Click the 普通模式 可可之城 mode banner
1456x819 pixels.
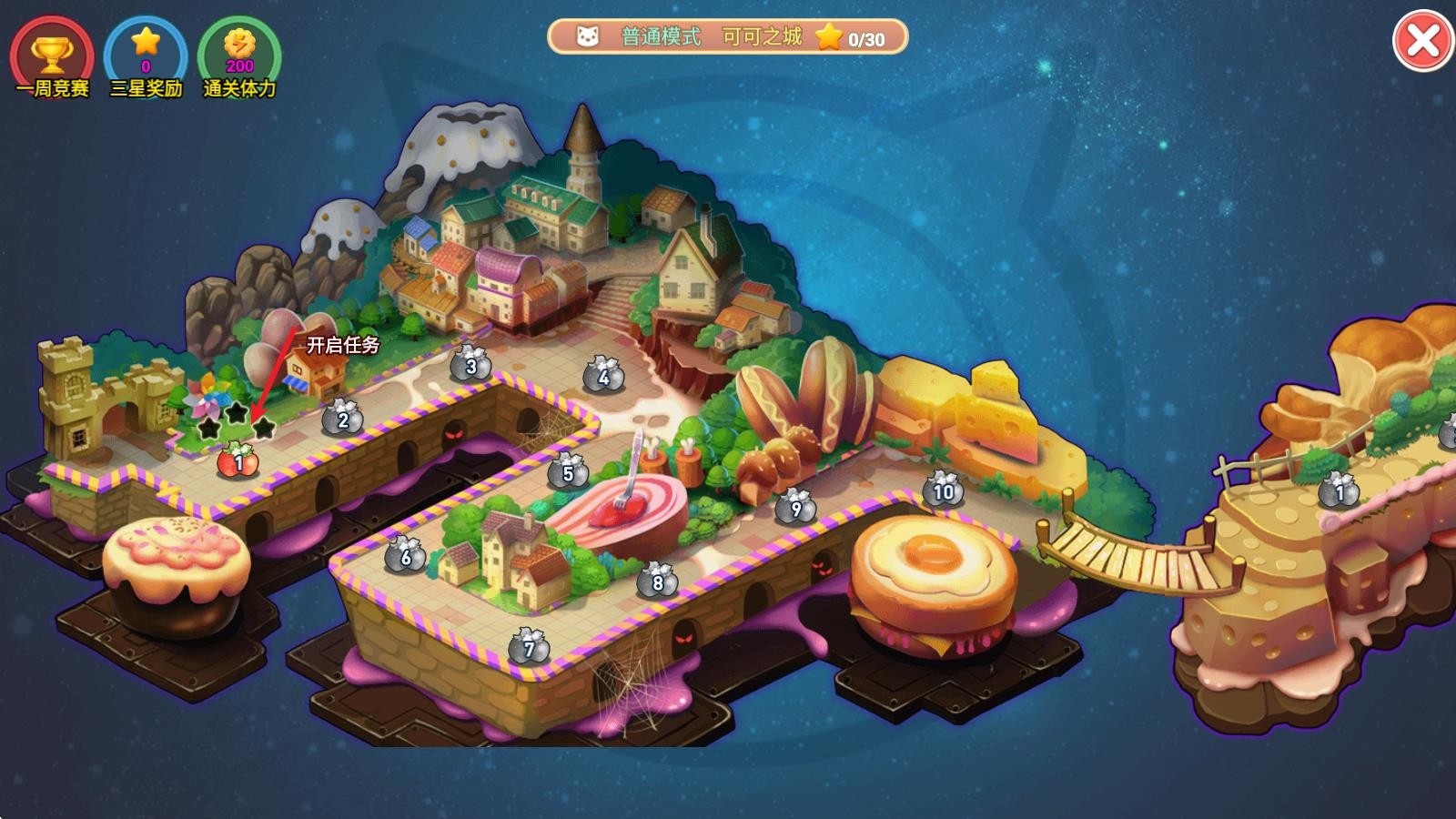tap(727, 37)
